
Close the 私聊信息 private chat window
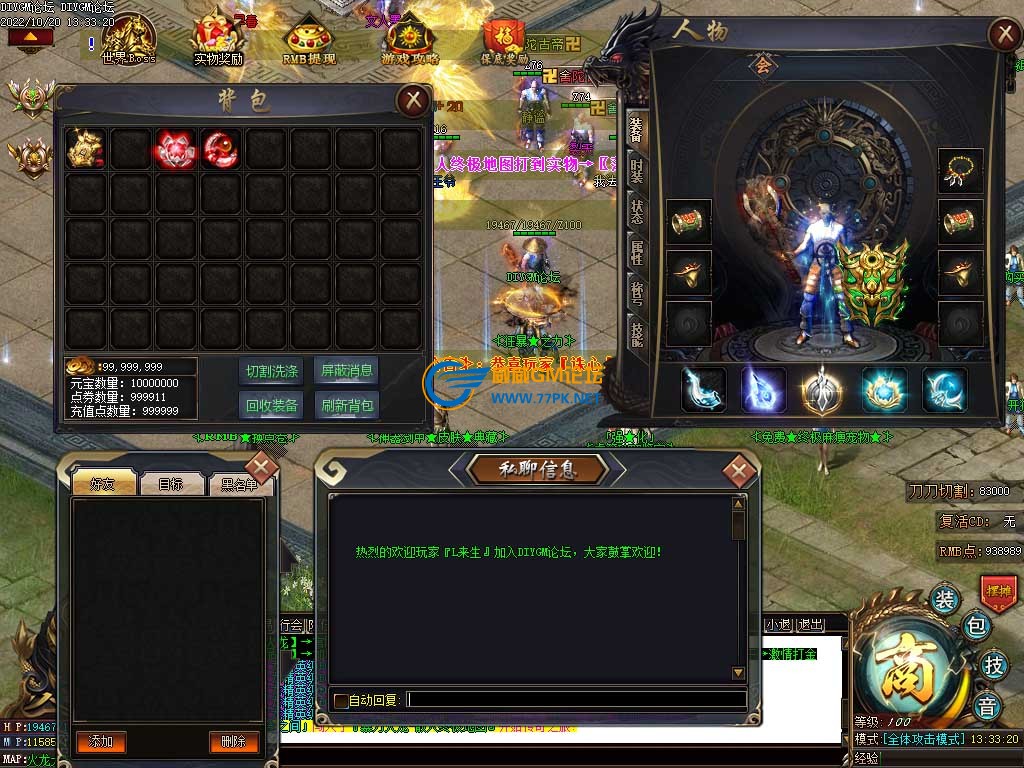click(739, 470)
